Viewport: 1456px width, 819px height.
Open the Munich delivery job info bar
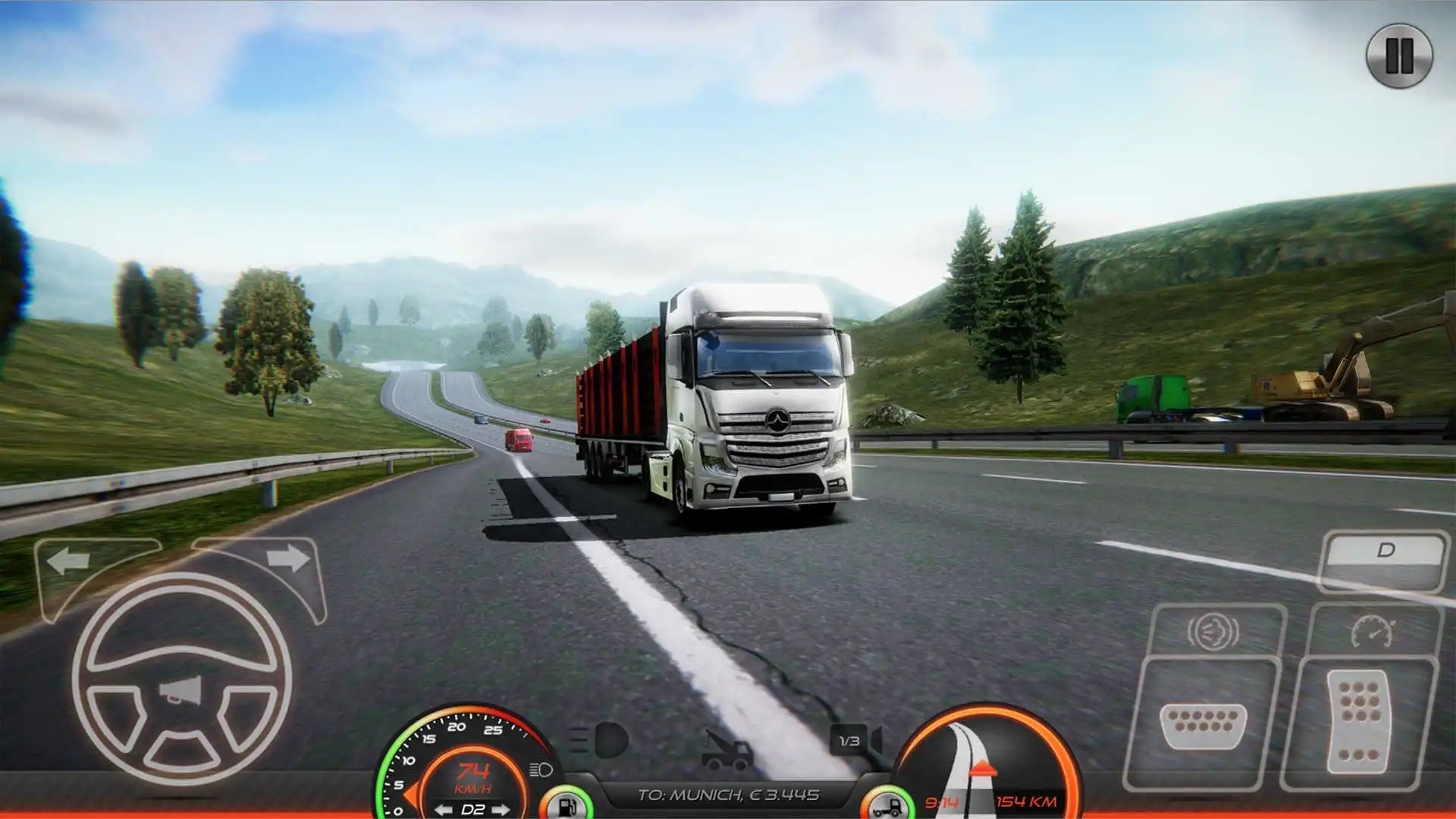pos(728,795)
